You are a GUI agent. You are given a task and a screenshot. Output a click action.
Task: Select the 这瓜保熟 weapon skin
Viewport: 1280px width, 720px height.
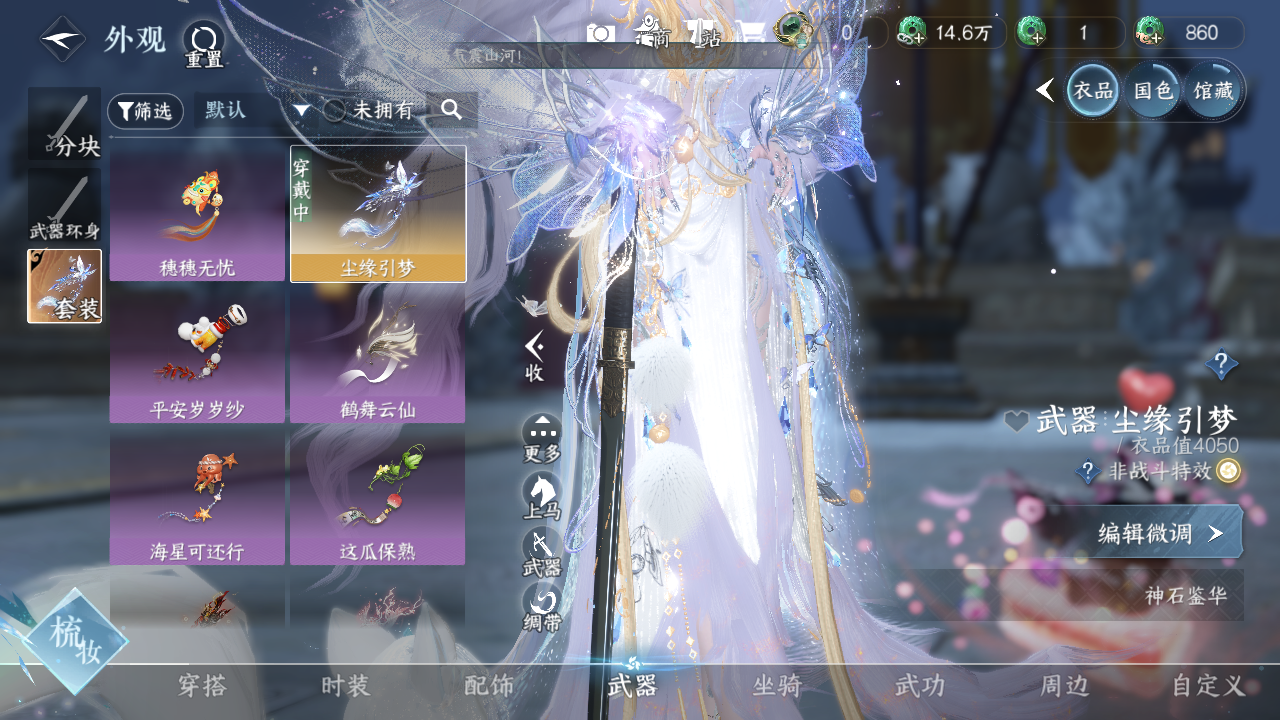coord(377,497)
